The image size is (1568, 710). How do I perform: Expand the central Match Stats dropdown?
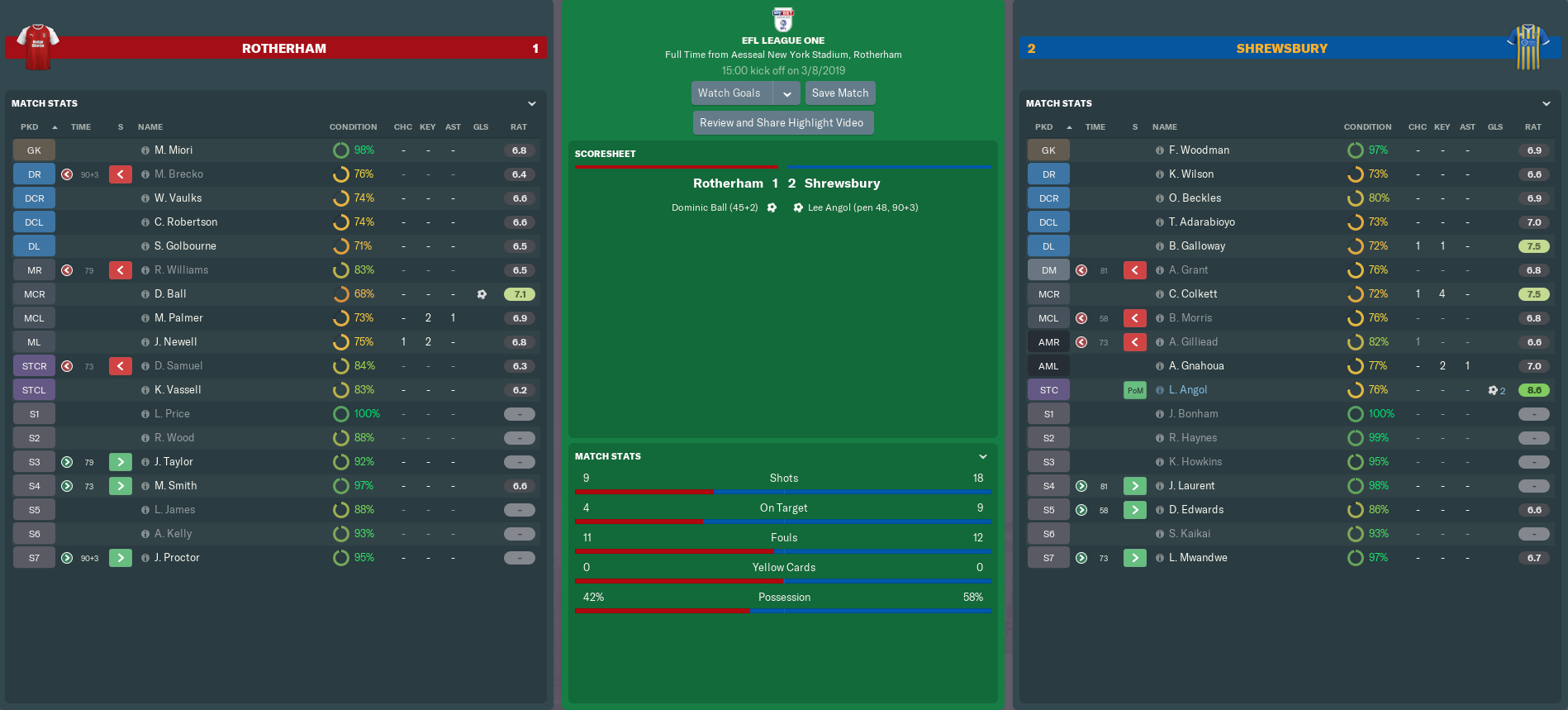983,456
